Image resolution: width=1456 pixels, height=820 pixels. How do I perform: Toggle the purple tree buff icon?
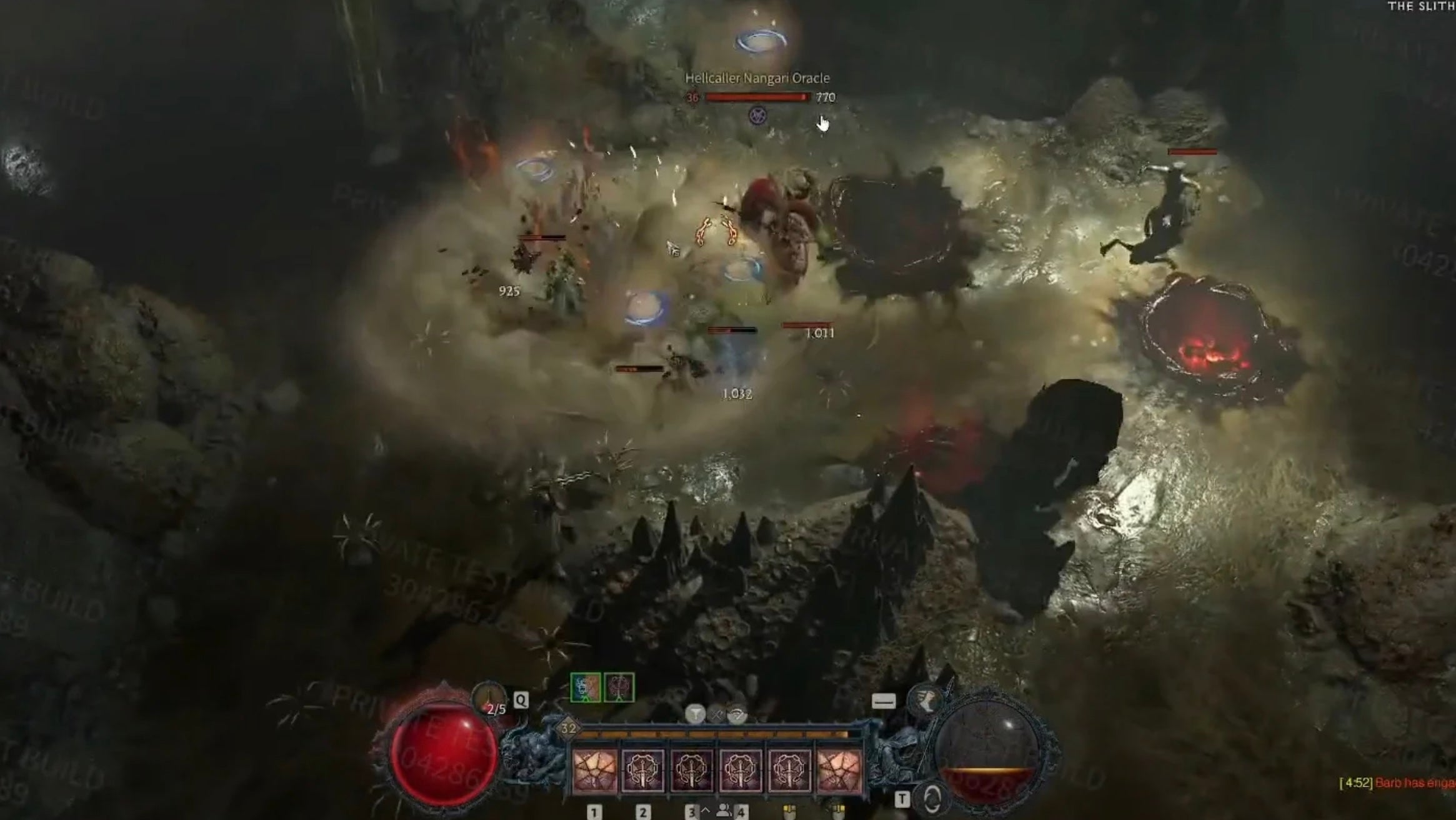(x=619, y=687)
